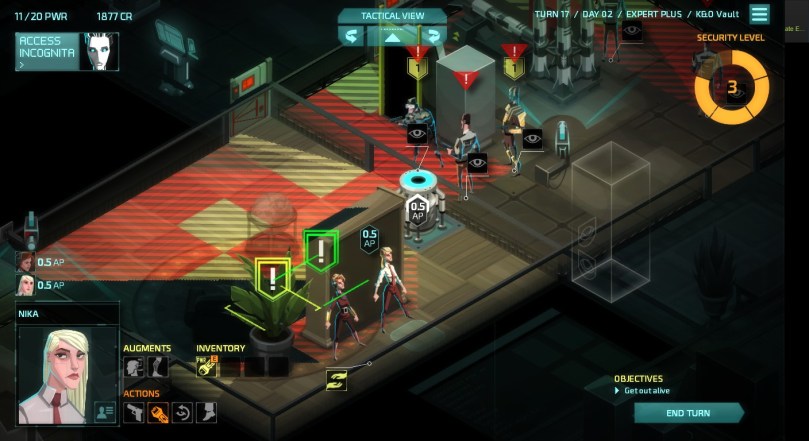Use the yellow inventory item

coord(207,367)
